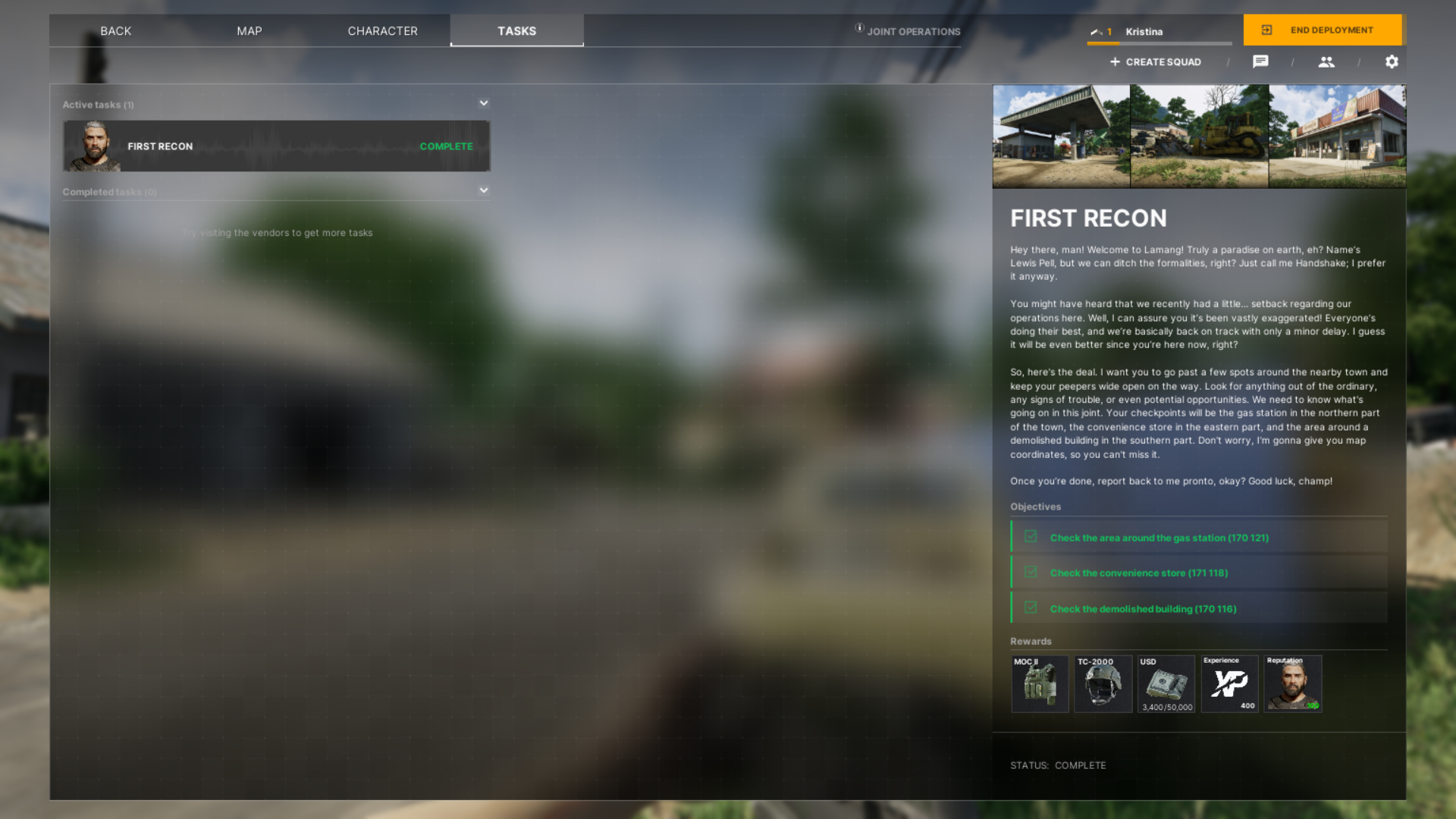The width and height of the screenshot is (1456, 819).
Task: Open the gas station task thumbnail
Action: (1062, 136)
